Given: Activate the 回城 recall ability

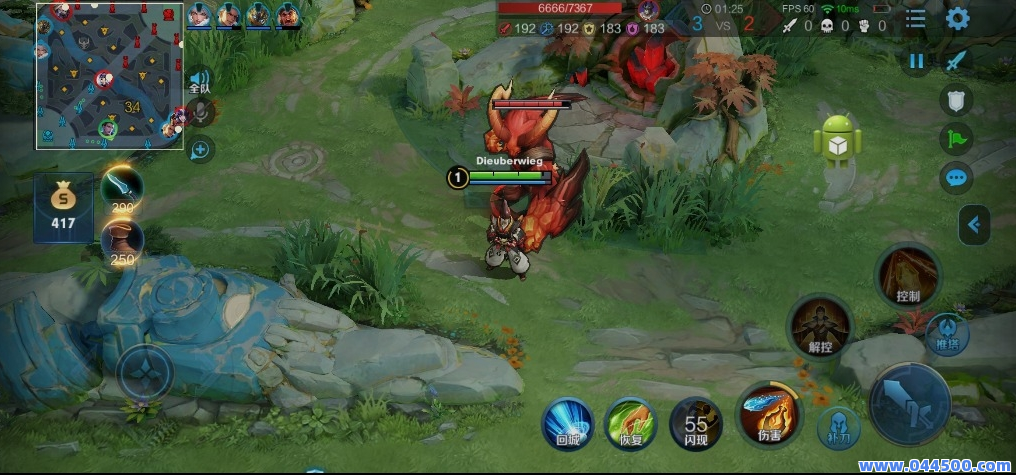Looking at the screenshot, I should point(568,422).
